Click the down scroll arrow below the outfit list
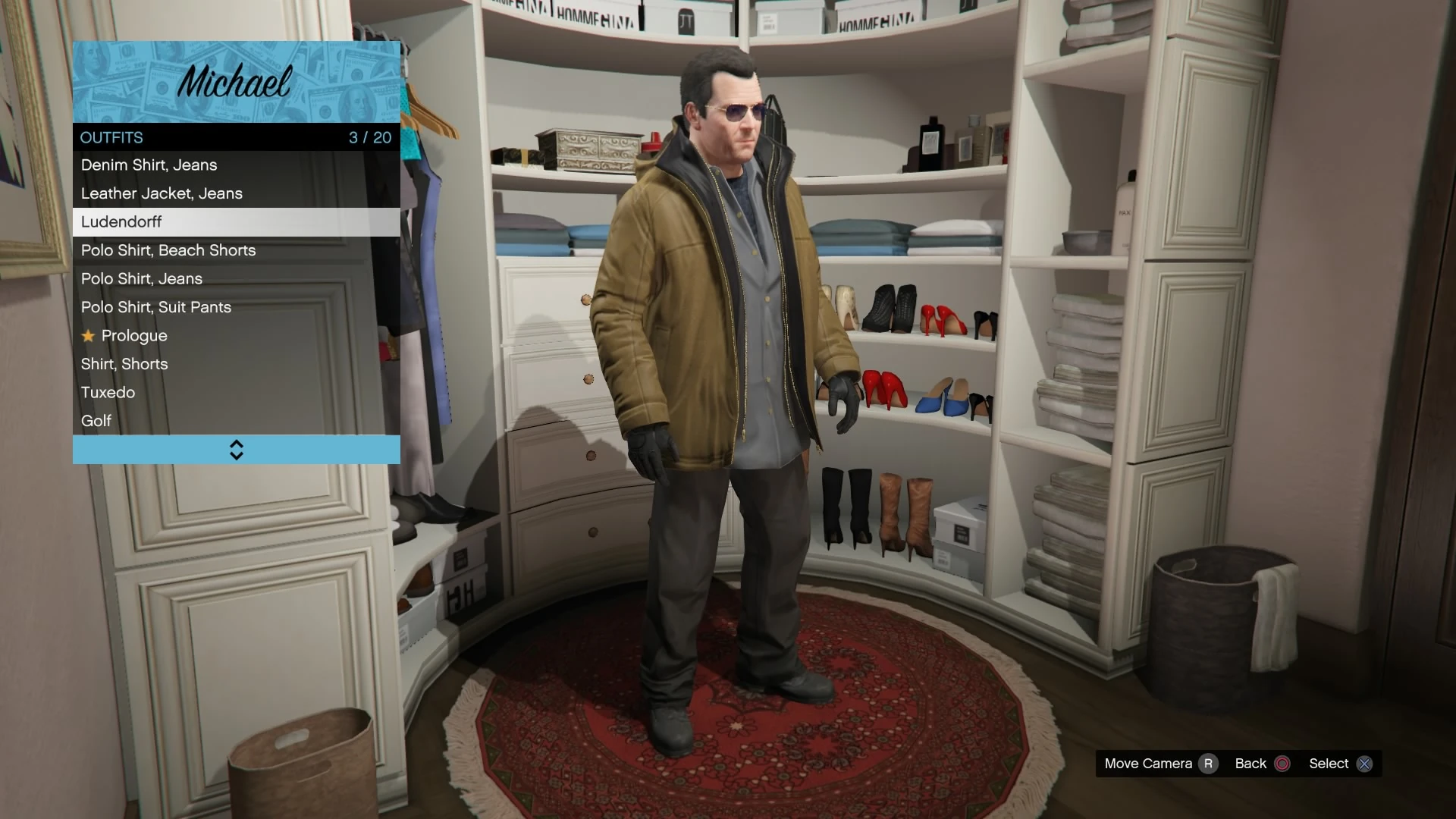 click(x=236, y=454)
